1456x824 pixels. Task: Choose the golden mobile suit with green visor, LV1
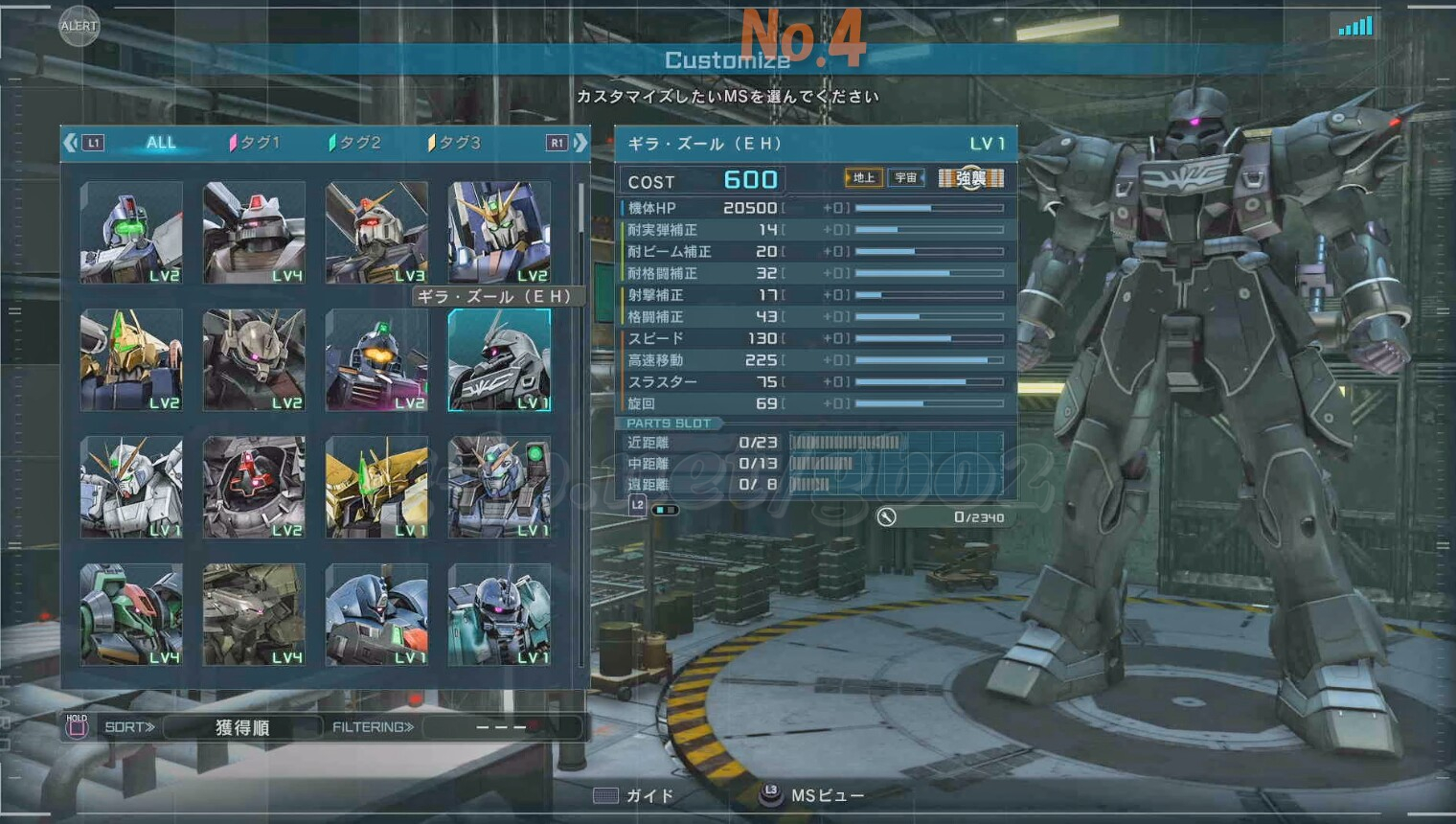[376, 488]
